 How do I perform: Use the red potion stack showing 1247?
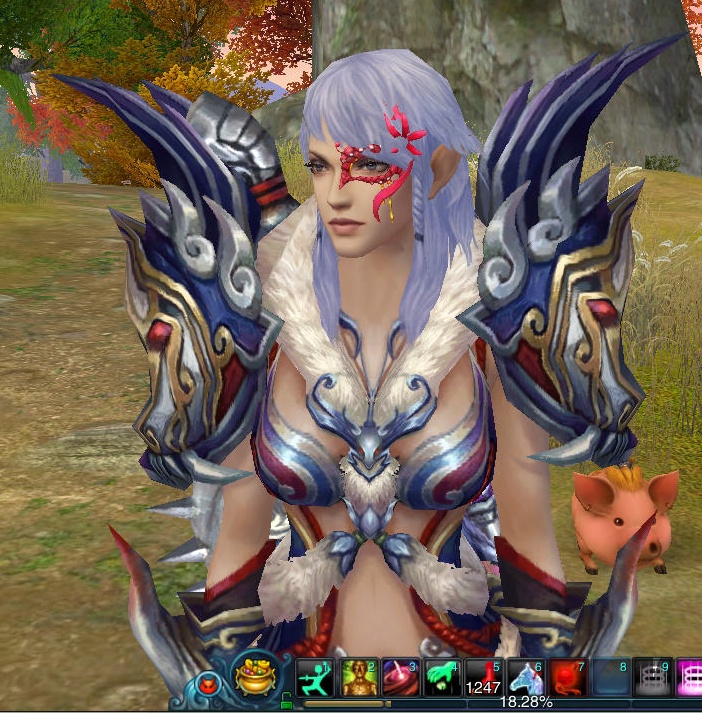[483, 677]
